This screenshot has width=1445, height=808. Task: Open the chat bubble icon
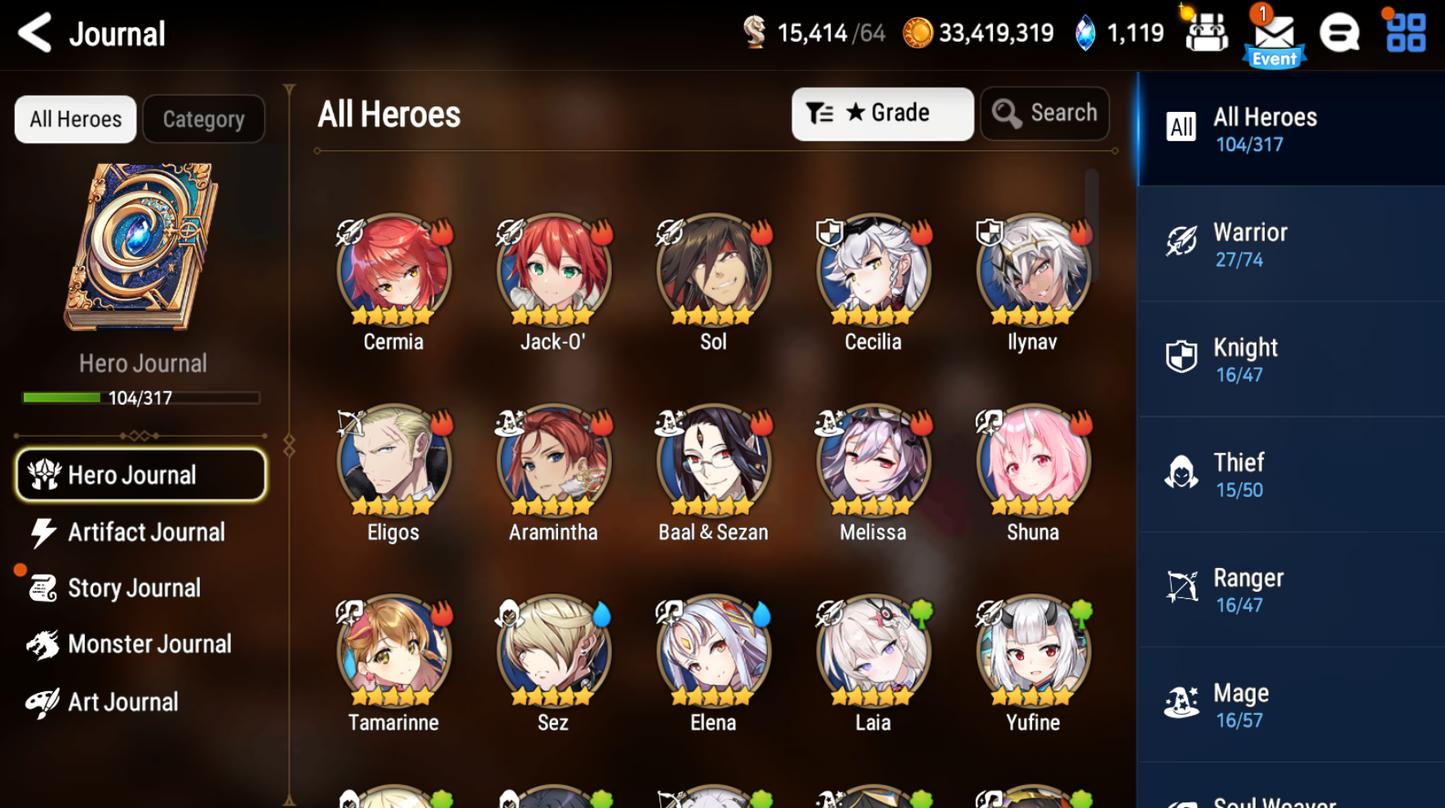[1340, 32]
